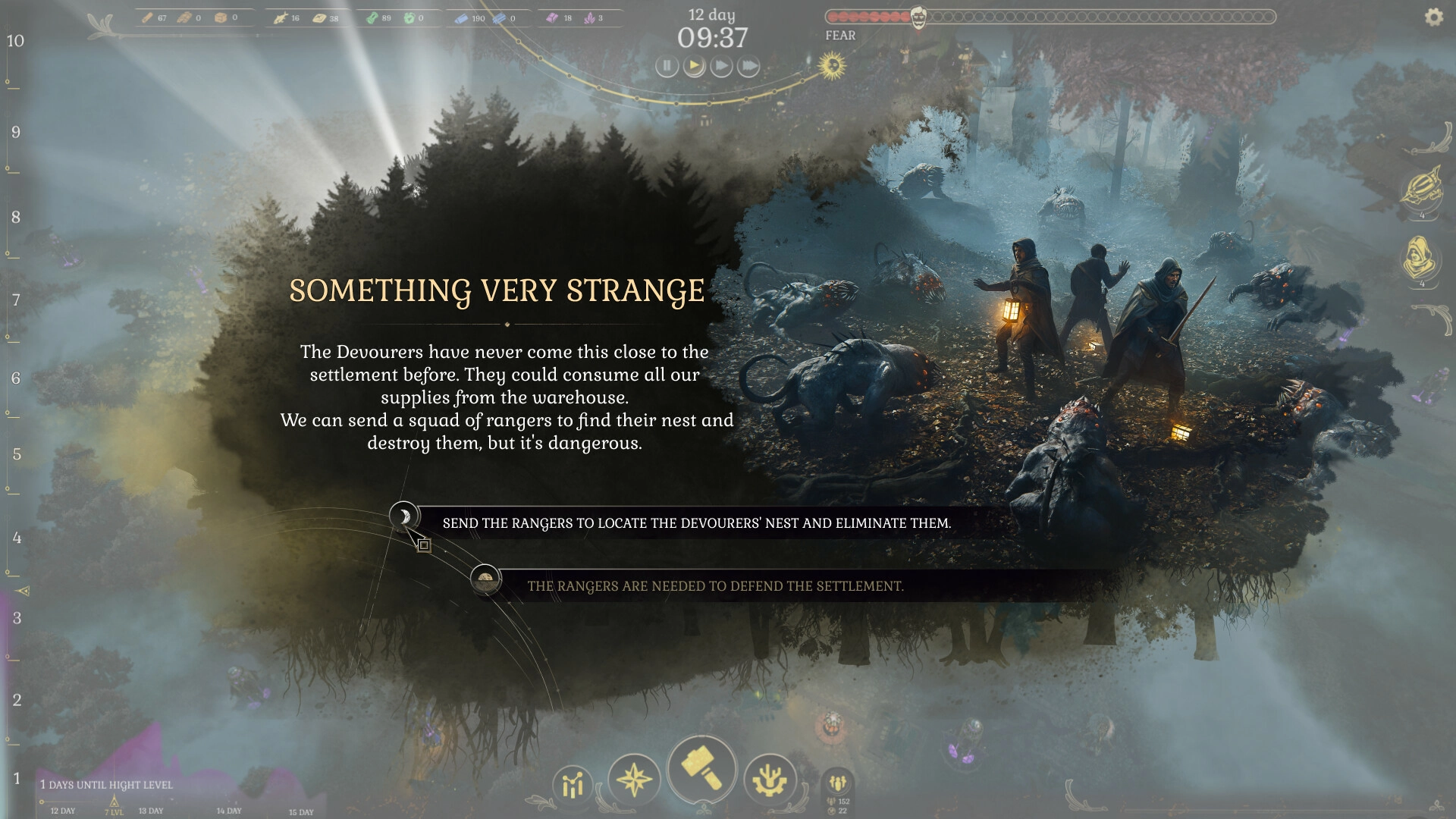Screen dimensions: 1456x819
Task: Send the rangers to eliminate the Devourers' nest
Action: (696, 523)
